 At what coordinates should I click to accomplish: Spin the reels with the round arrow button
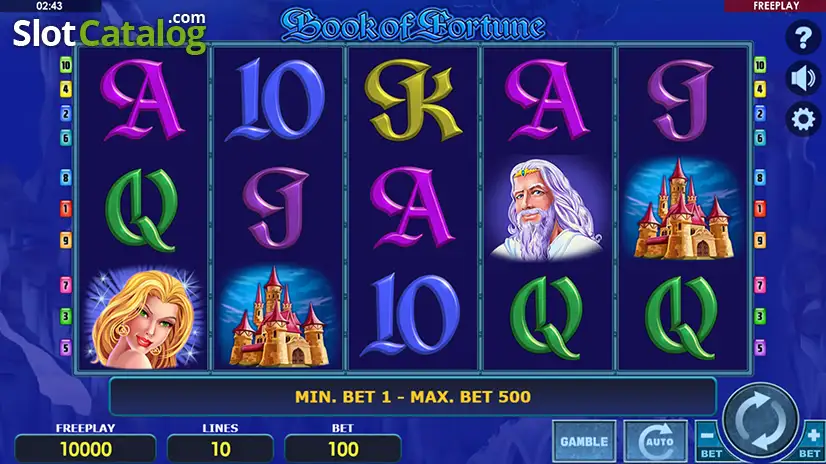pyautogui.click(x=761, y=421)
